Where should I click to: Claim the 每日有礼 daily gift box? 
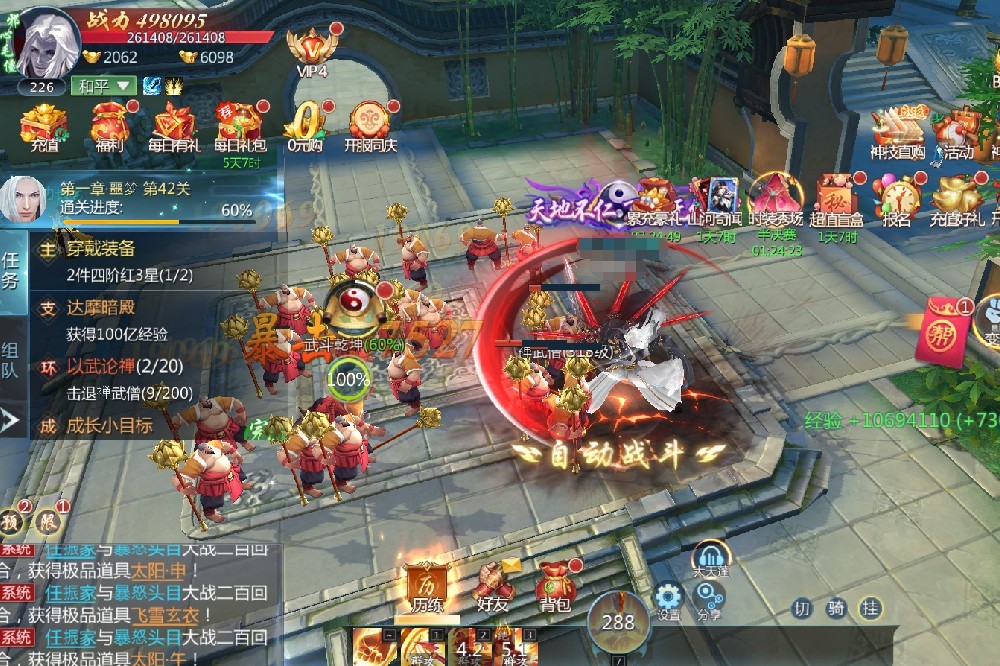(175, 126)
